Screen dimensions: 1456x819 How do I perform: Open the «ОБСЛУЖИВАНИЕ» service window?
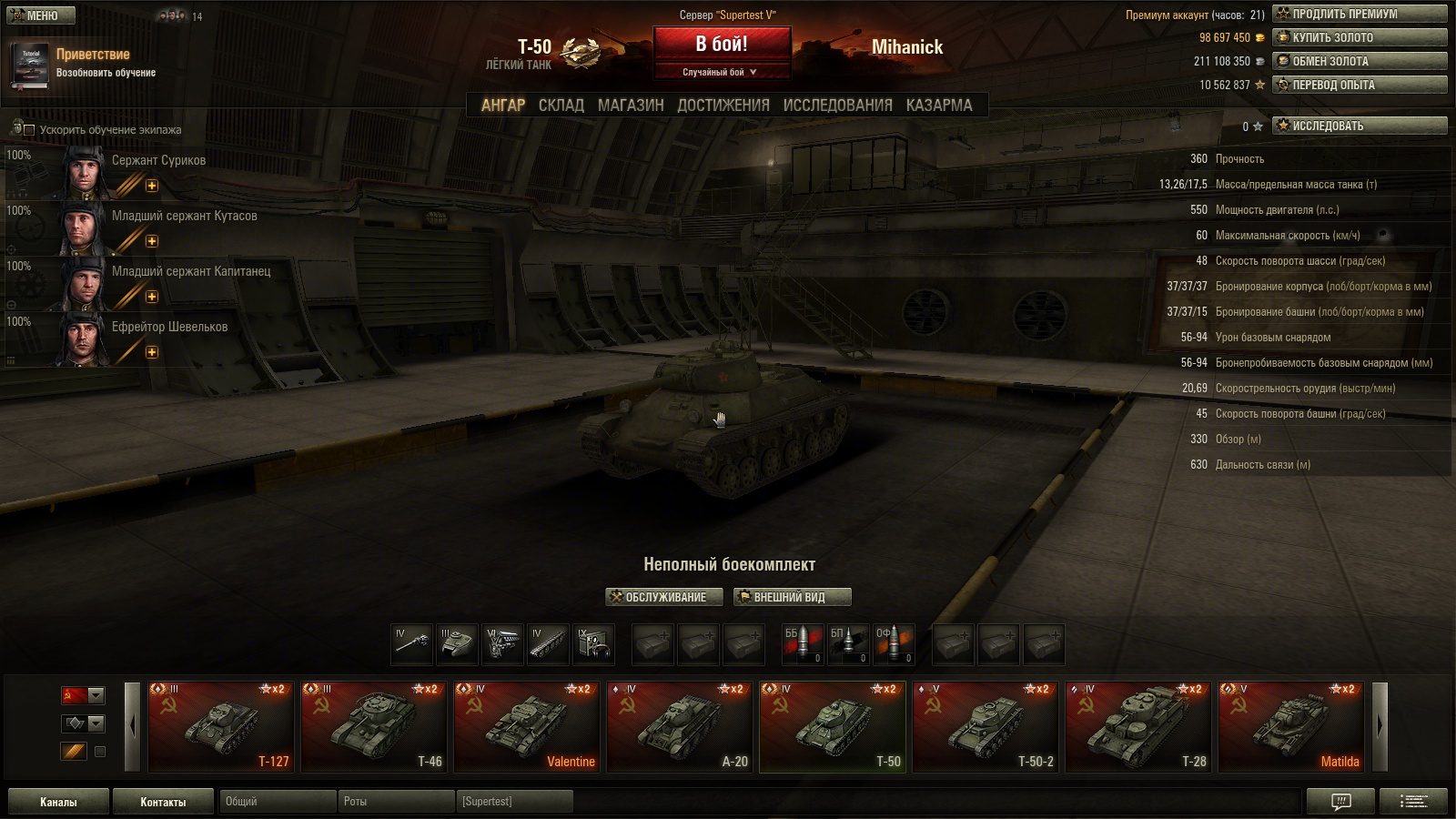click(x=664, y=597)
